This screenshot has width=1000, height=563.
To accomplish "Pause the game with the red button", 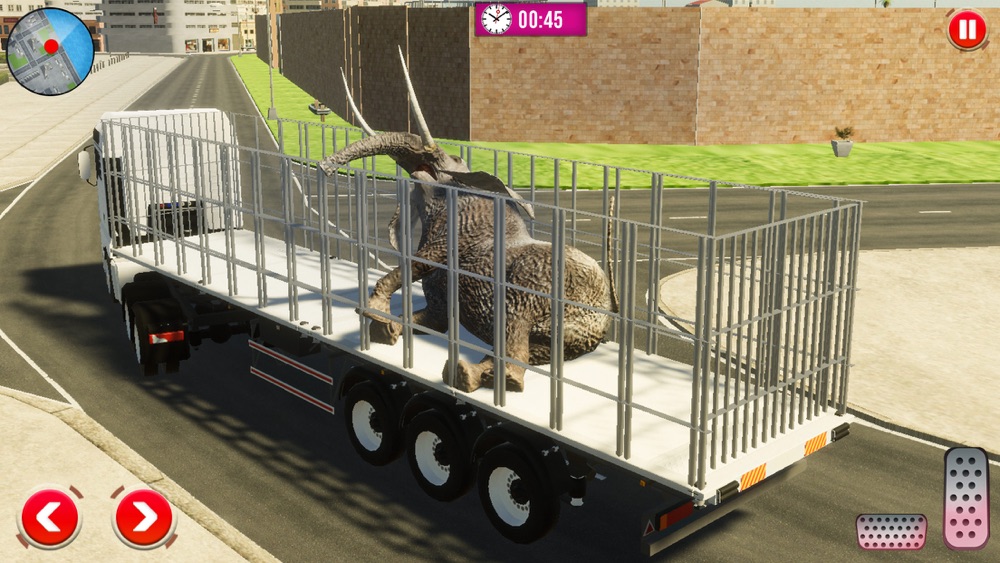I will pos(966,29).
